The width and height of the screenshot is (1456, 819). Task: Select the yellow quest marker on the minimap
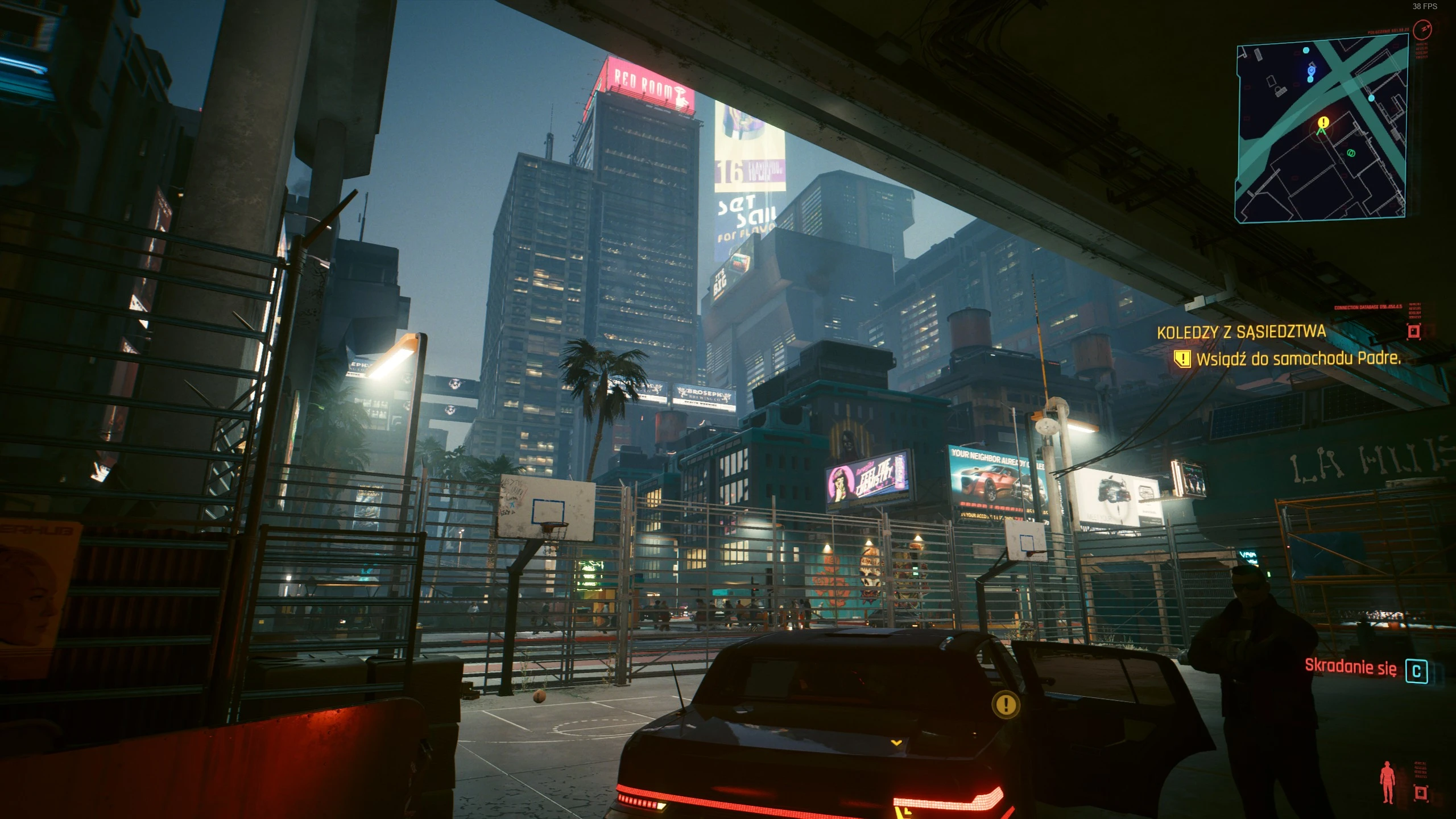click(1323, 122)
